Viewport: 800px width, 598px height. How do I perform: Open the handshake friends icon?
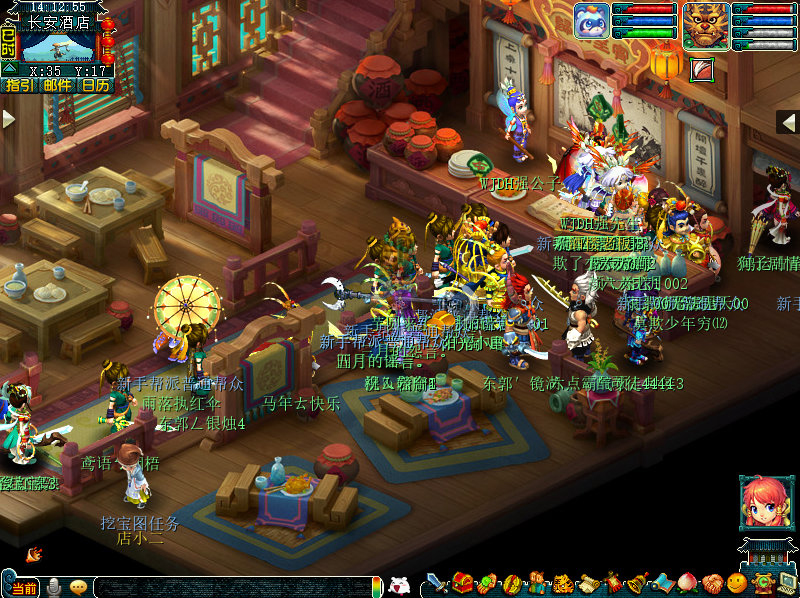[711, 584]
